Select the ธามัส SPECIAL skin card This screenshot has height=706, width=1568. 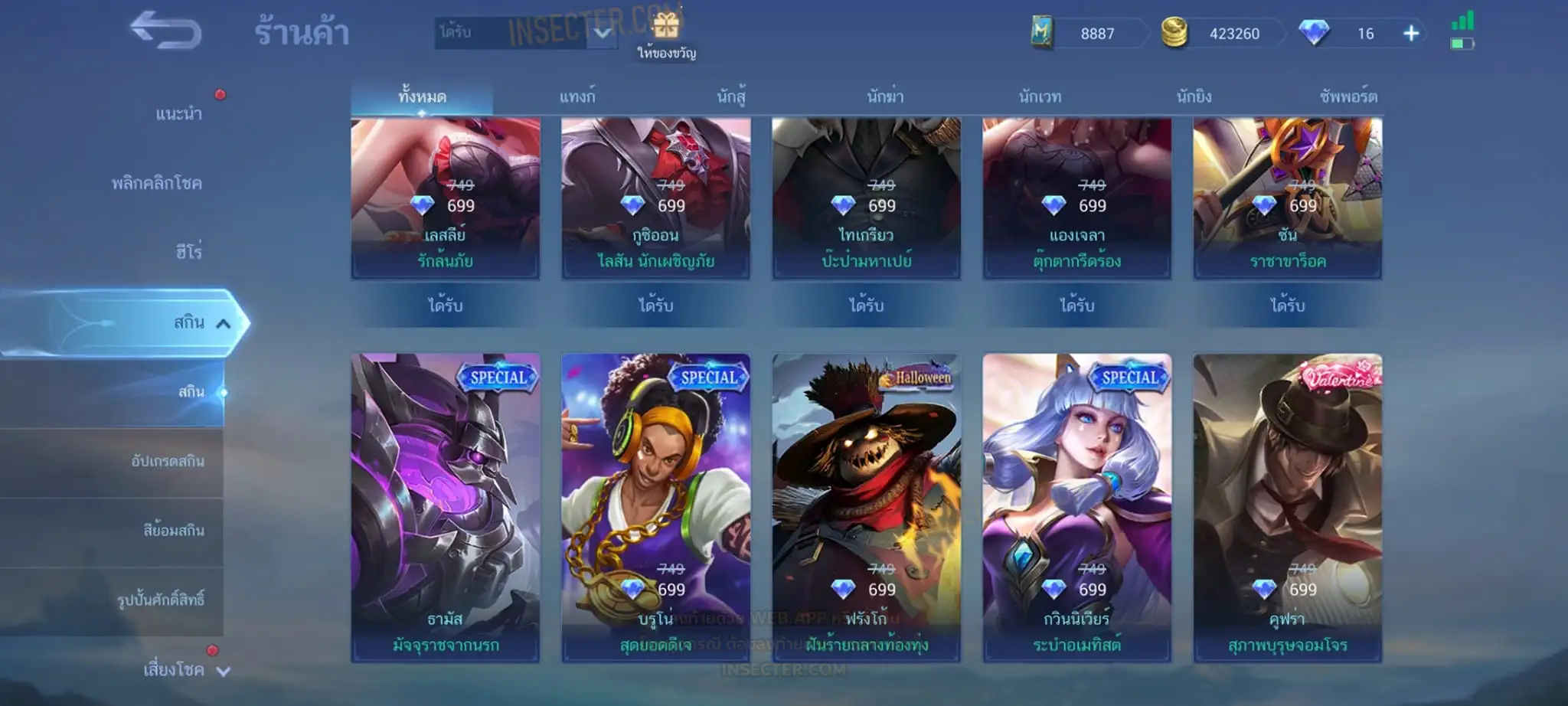click(446, 507)
